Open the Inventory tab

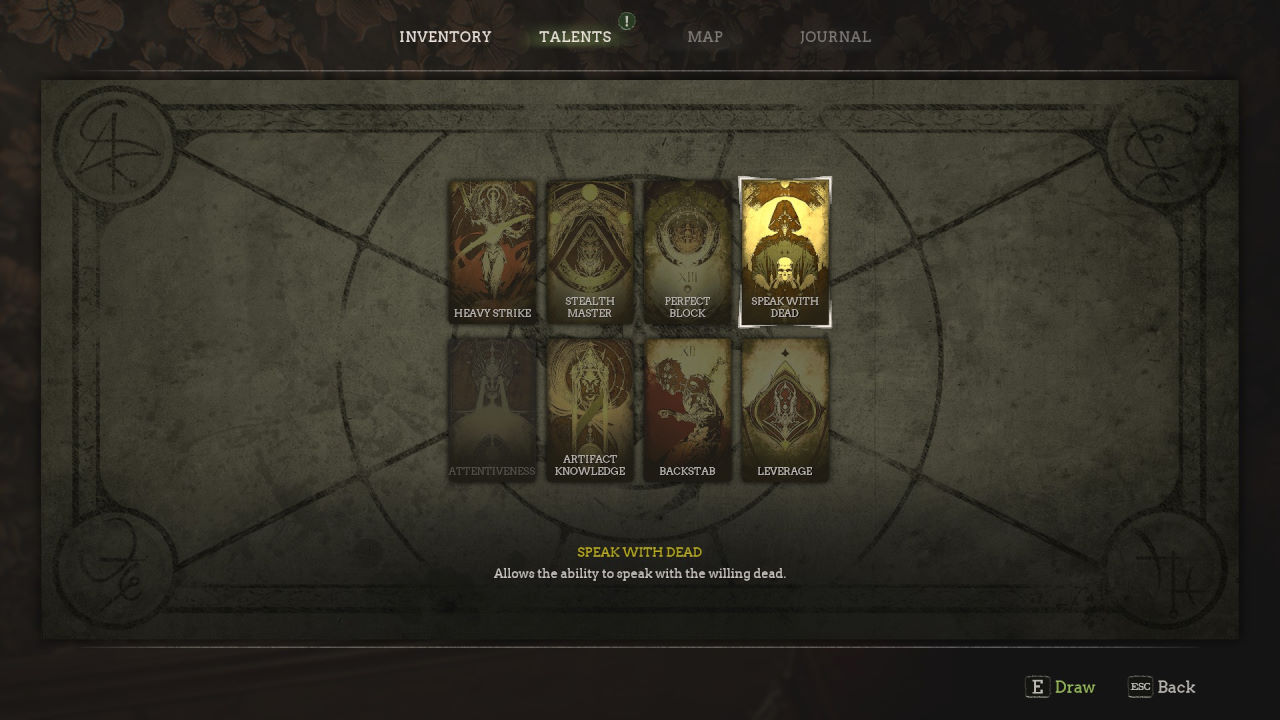445,37
